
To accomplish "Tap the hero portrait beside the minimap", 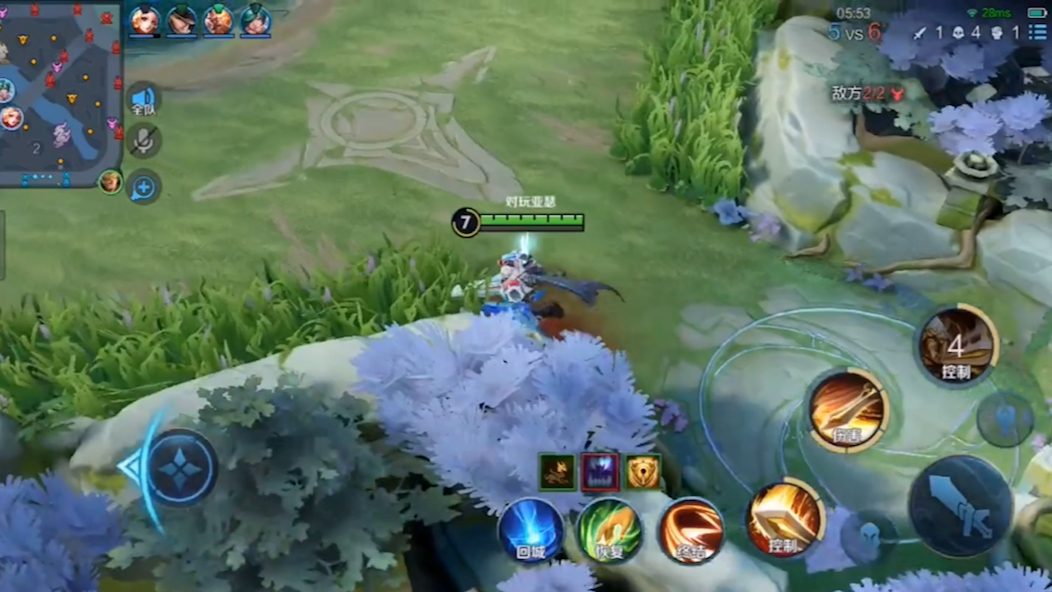I will (x=110, y=181).
